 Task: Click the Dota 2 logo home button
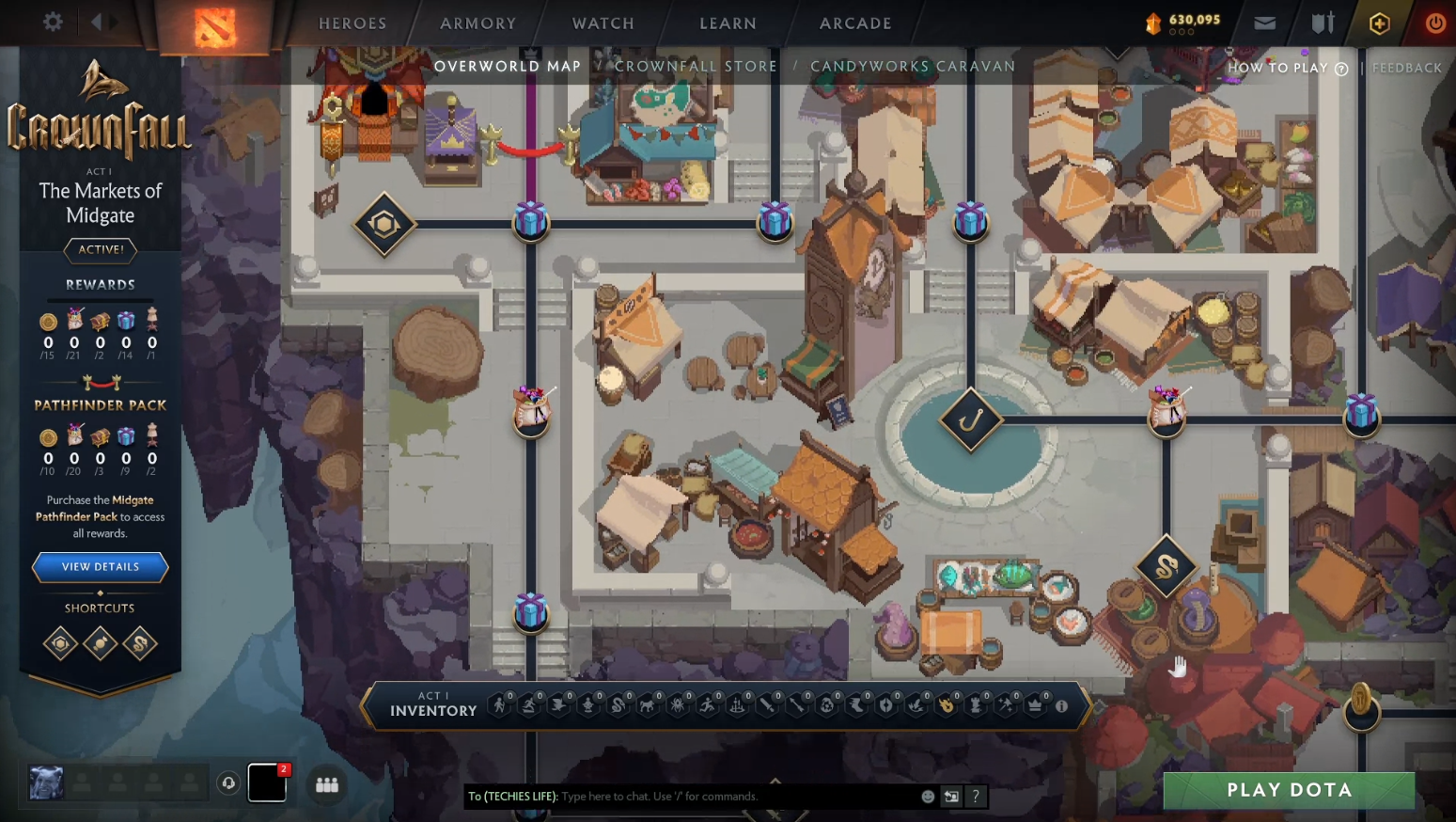[215, 26]
